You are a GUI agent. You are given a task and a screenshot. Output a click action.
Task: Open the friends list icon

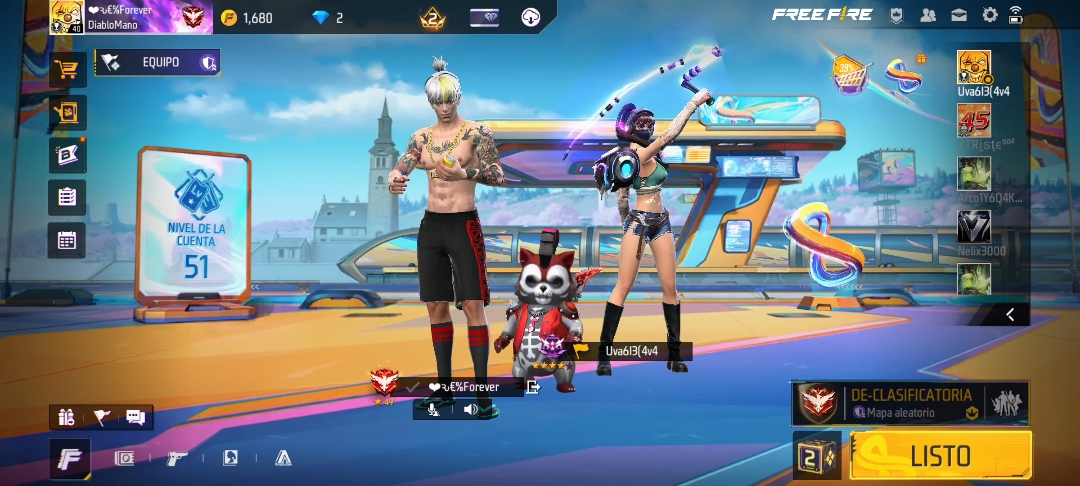(x=928, y=15)
